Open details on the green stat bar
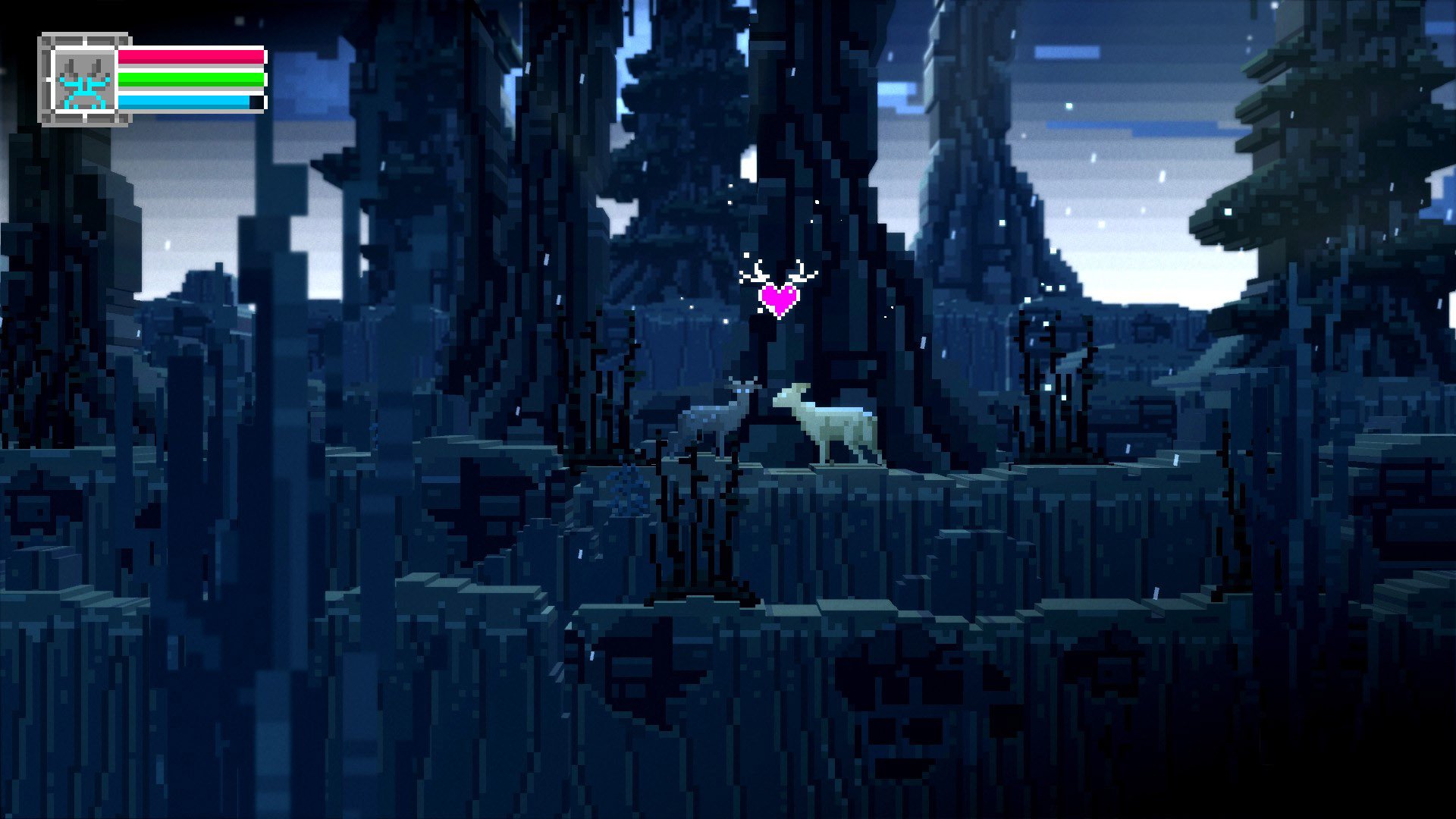 click(190, 78)
